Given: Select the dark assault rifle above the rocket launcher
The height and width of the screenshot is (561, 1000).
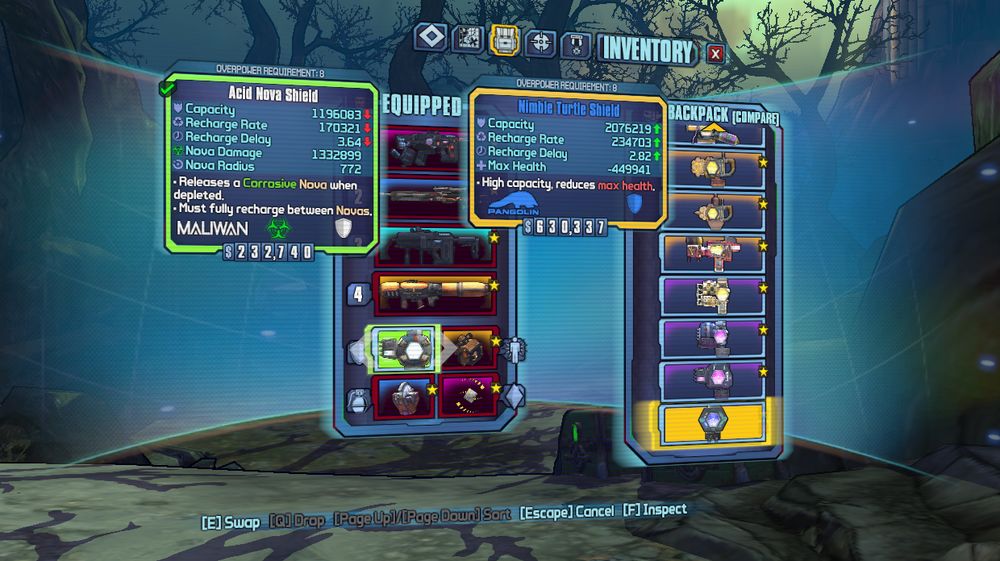Looking at the screenshot, I should click(434, 245).
